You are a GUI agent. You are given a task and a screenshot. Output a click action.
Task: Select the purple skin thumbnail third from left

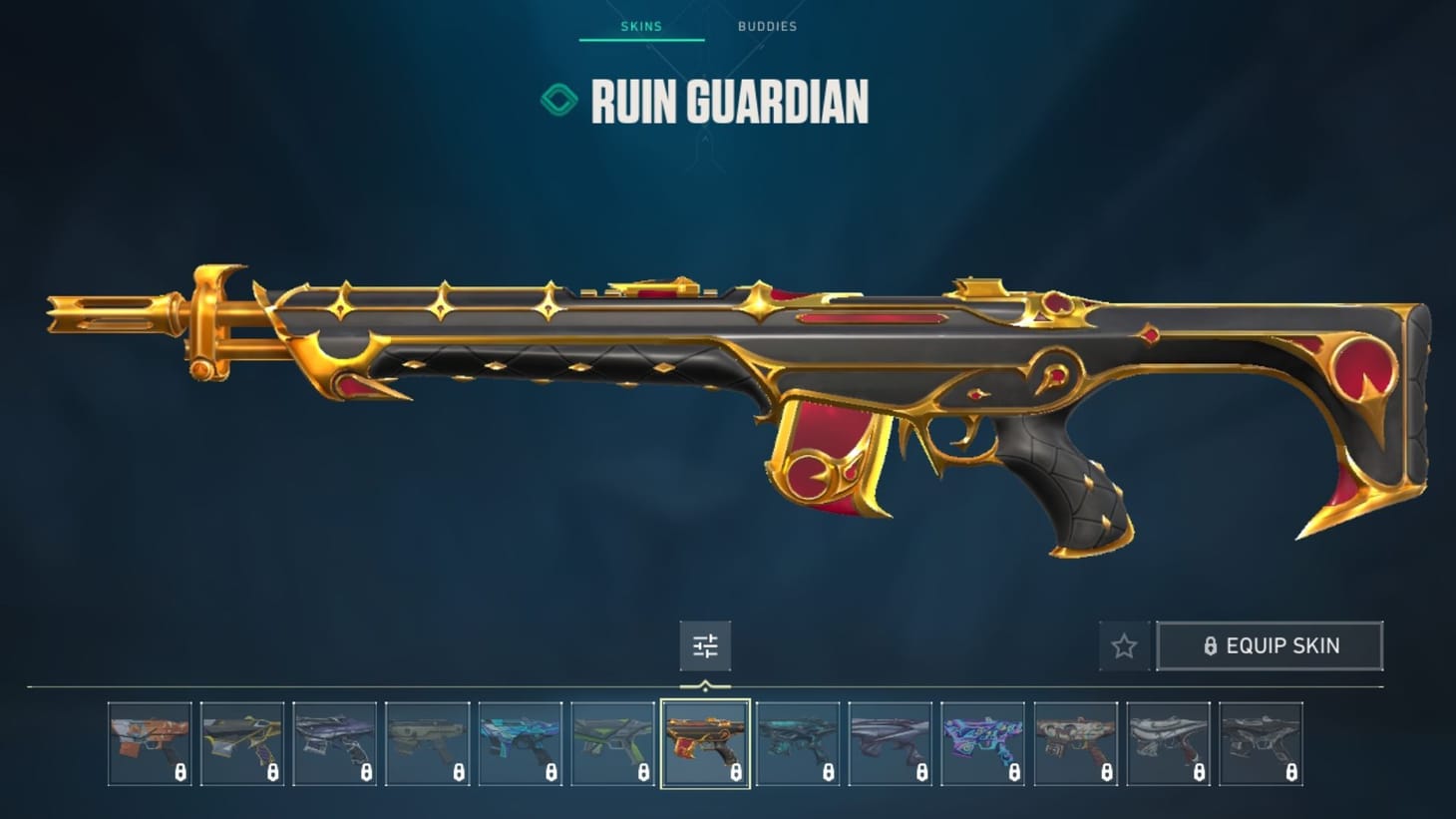click(335, 743)
